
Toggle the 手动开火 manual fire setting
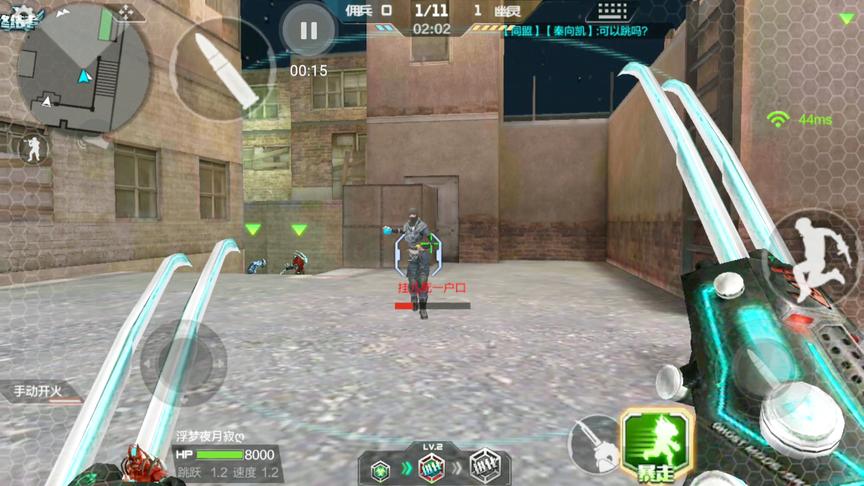click(40, 391)
